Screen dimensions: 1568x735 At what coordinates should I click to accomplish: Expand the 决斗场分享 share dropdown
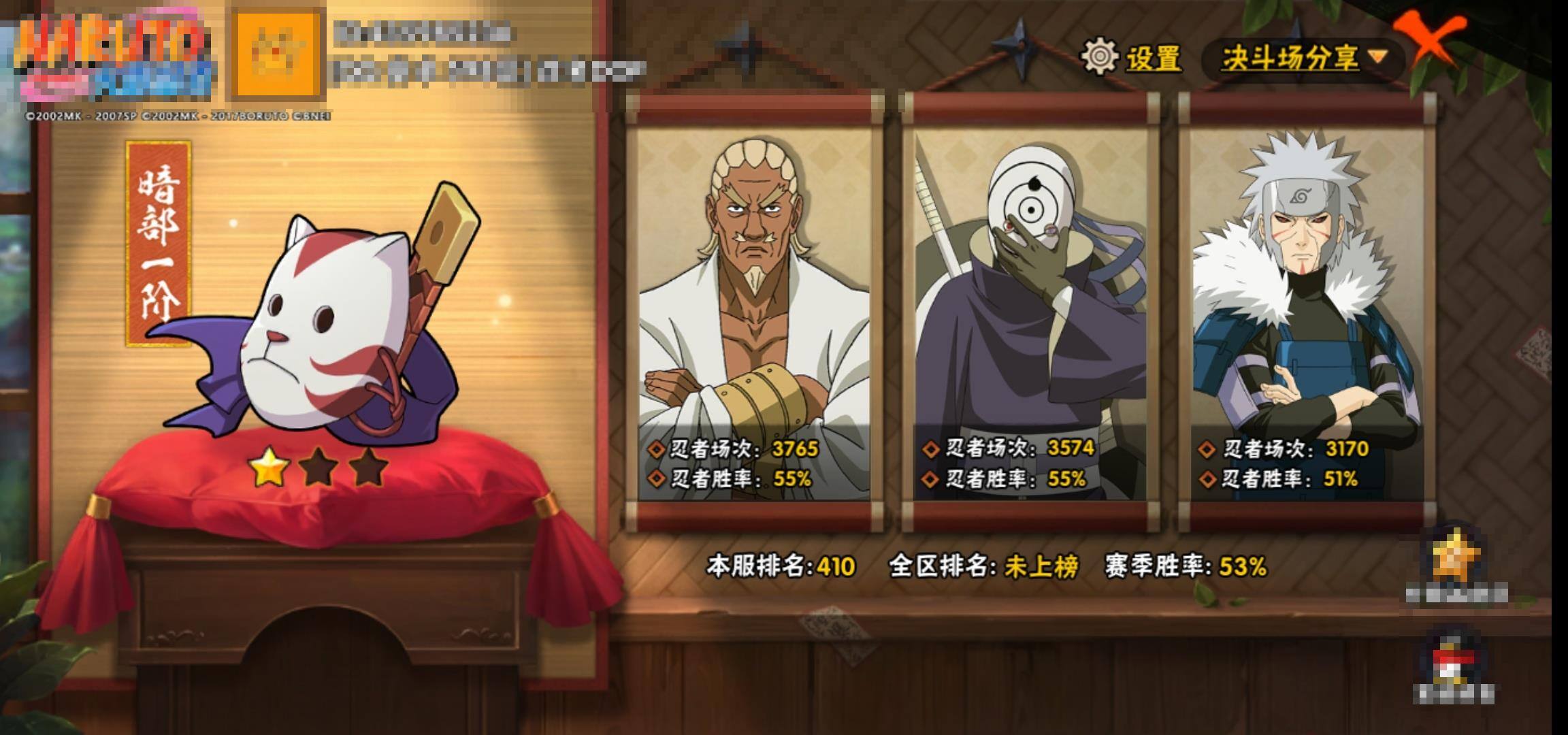[1303, 58]
